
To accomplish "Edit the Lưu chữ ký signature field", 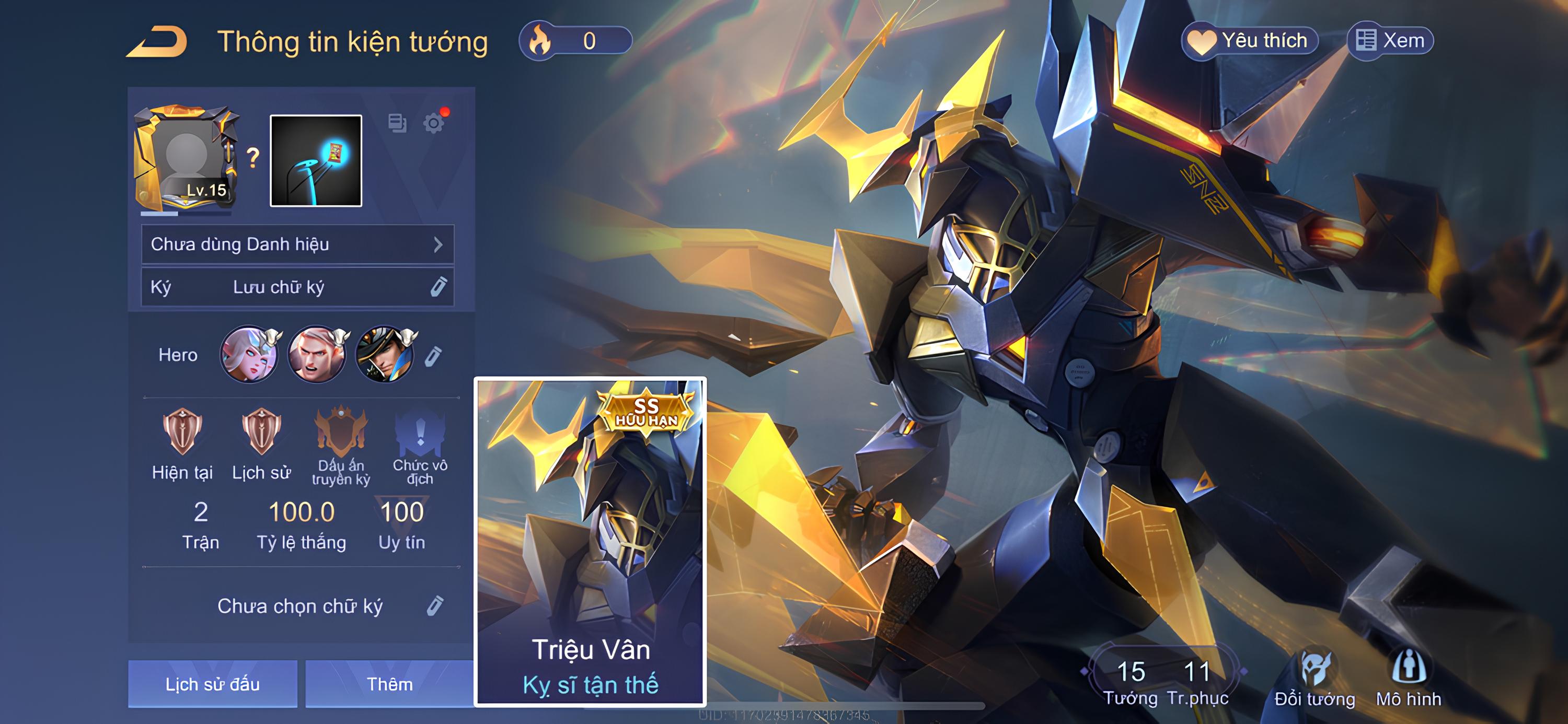I will [439, 287].
